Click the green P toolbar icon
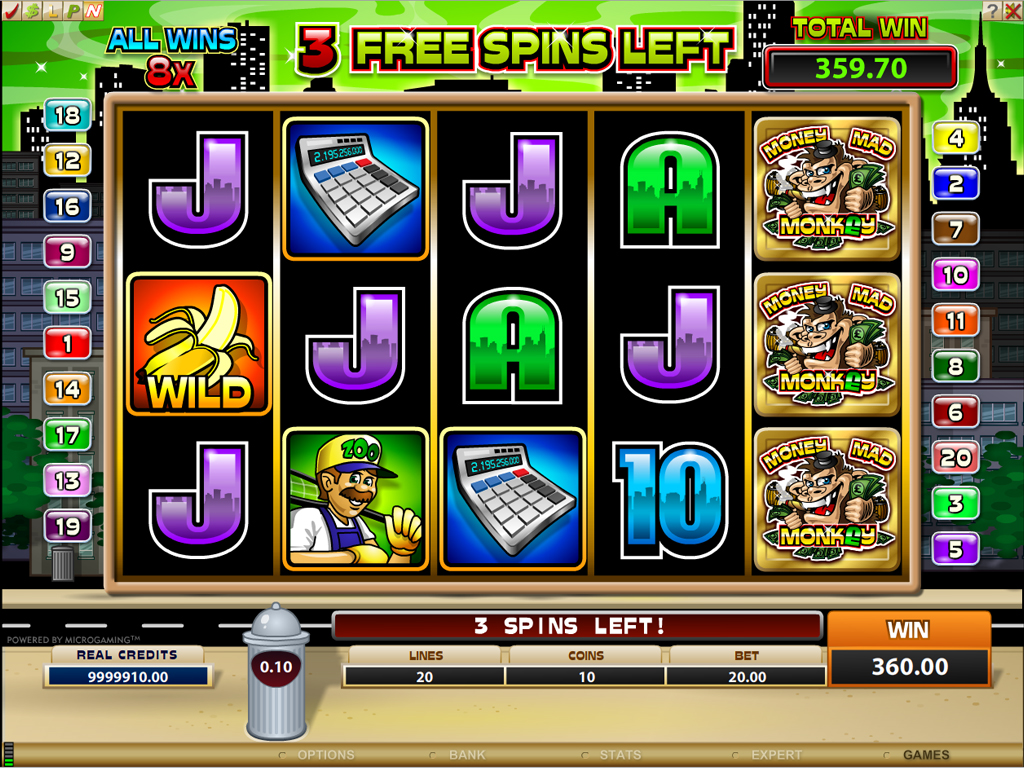Image resolution: width=1024 pixels, height=768 pixels. click(x=73, y=10)
